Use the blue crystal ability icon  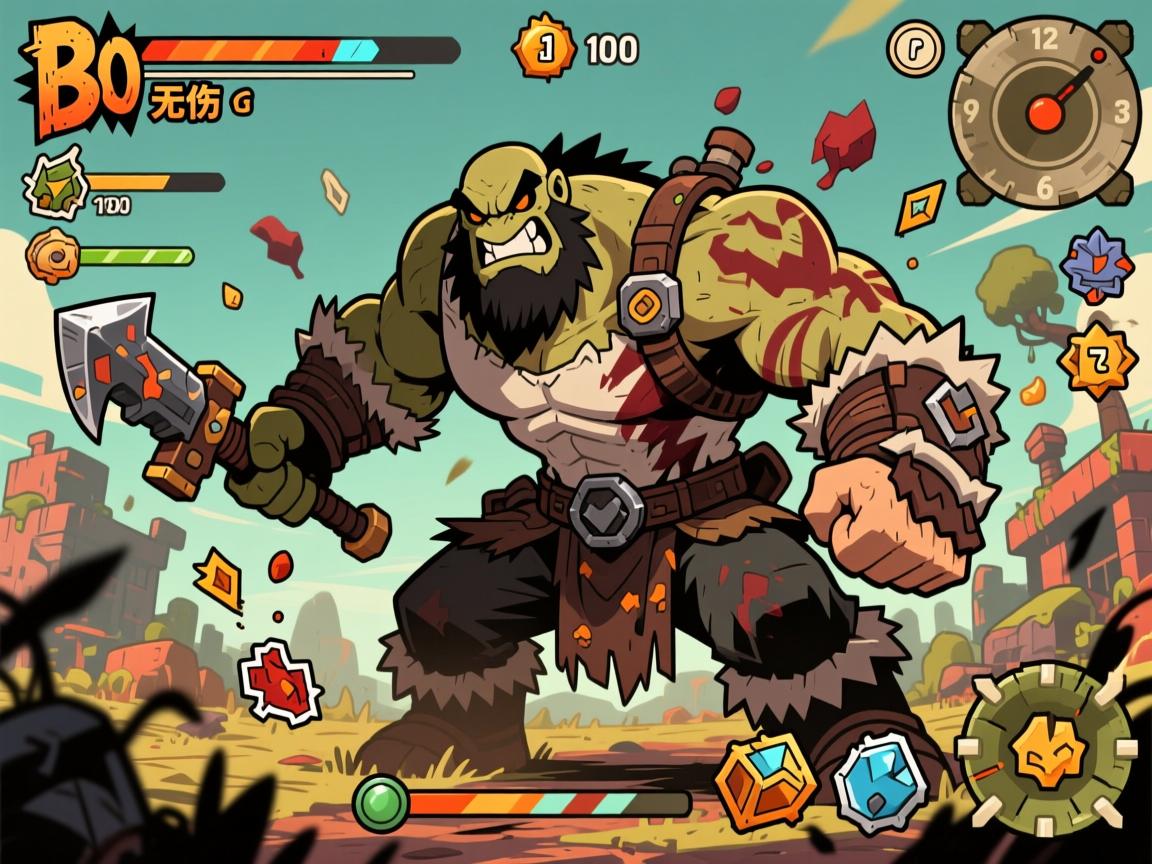click(880, 783)
